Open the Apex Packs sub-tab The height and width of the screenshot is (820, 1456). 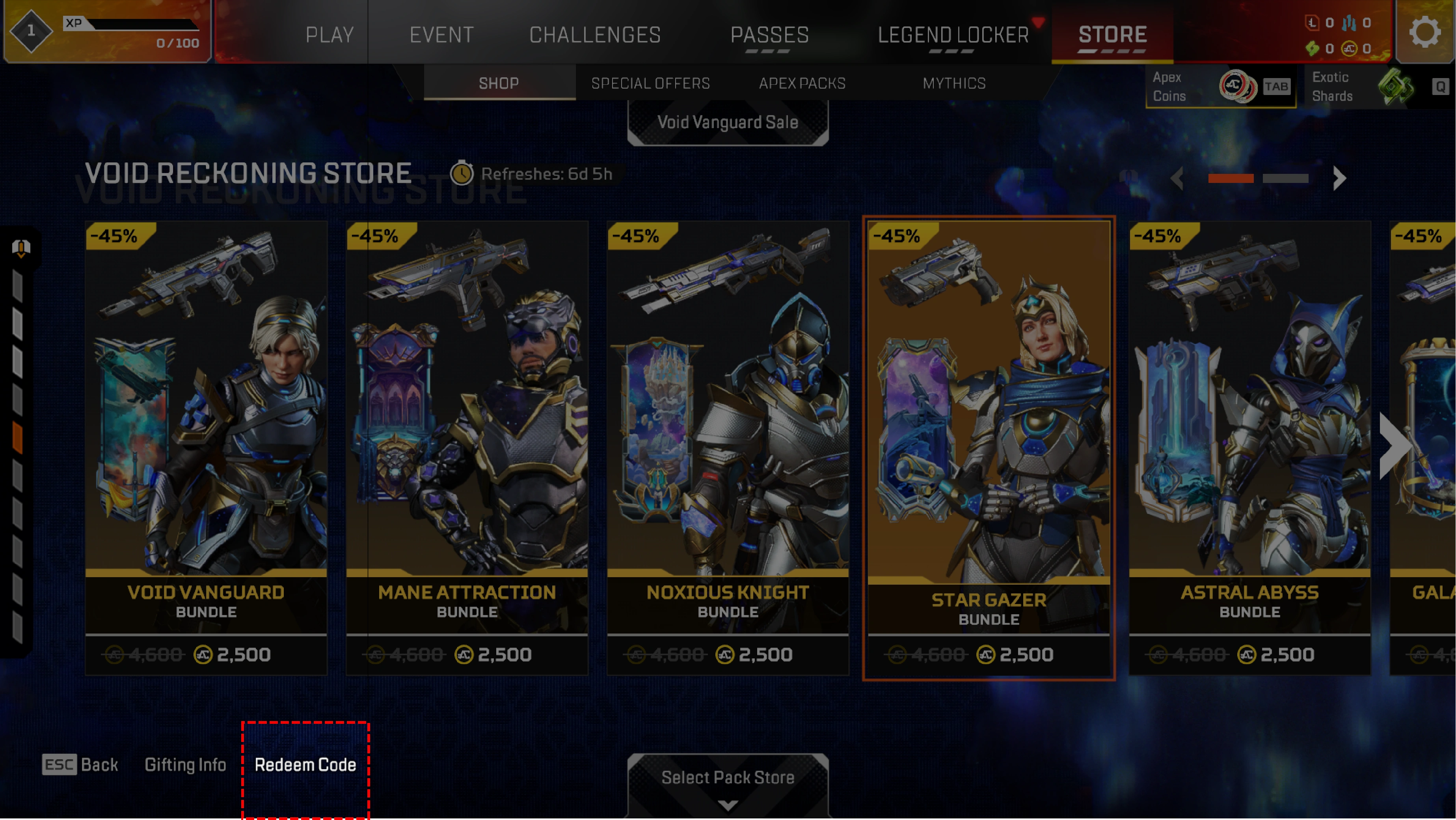point(802,83)
